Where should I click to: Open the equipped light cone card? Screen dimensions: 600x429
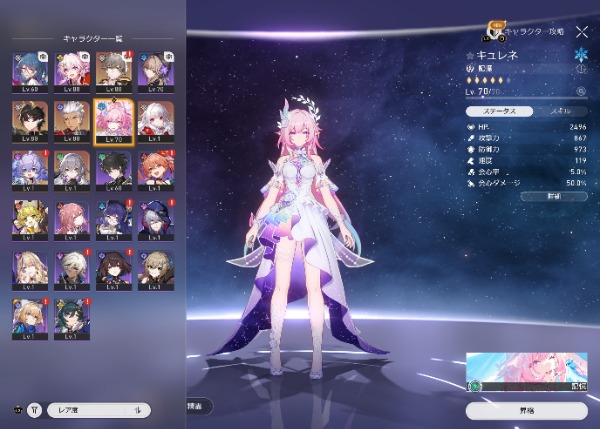click(527, 373)
